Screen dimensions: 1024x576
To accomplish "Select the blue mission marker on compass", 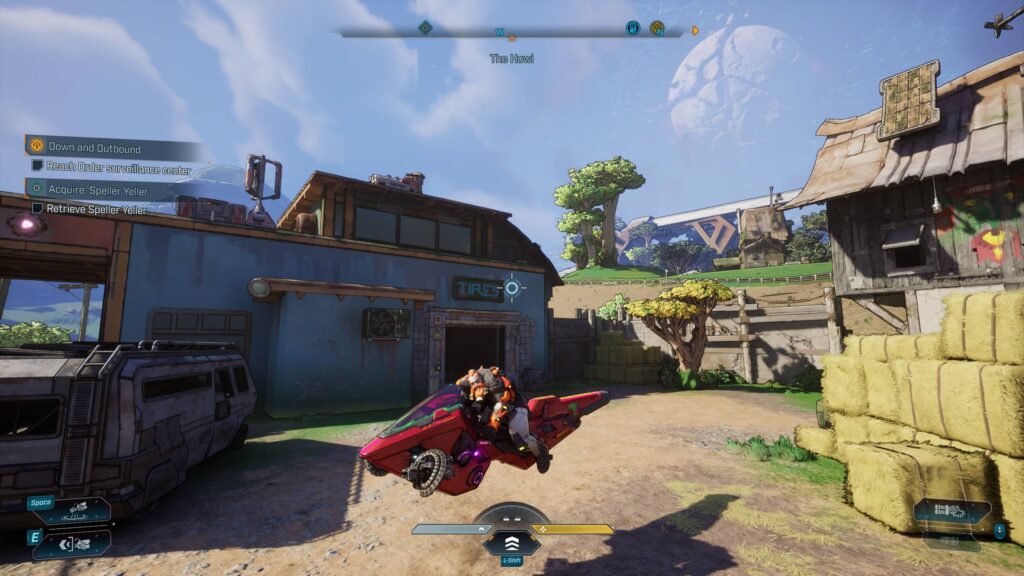I will pos(633,28).
